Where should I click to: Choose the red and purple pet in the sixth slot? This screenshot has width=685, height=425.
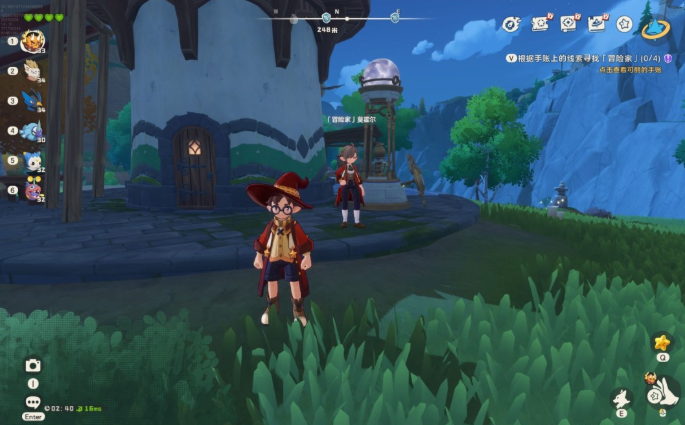(32, 189)
